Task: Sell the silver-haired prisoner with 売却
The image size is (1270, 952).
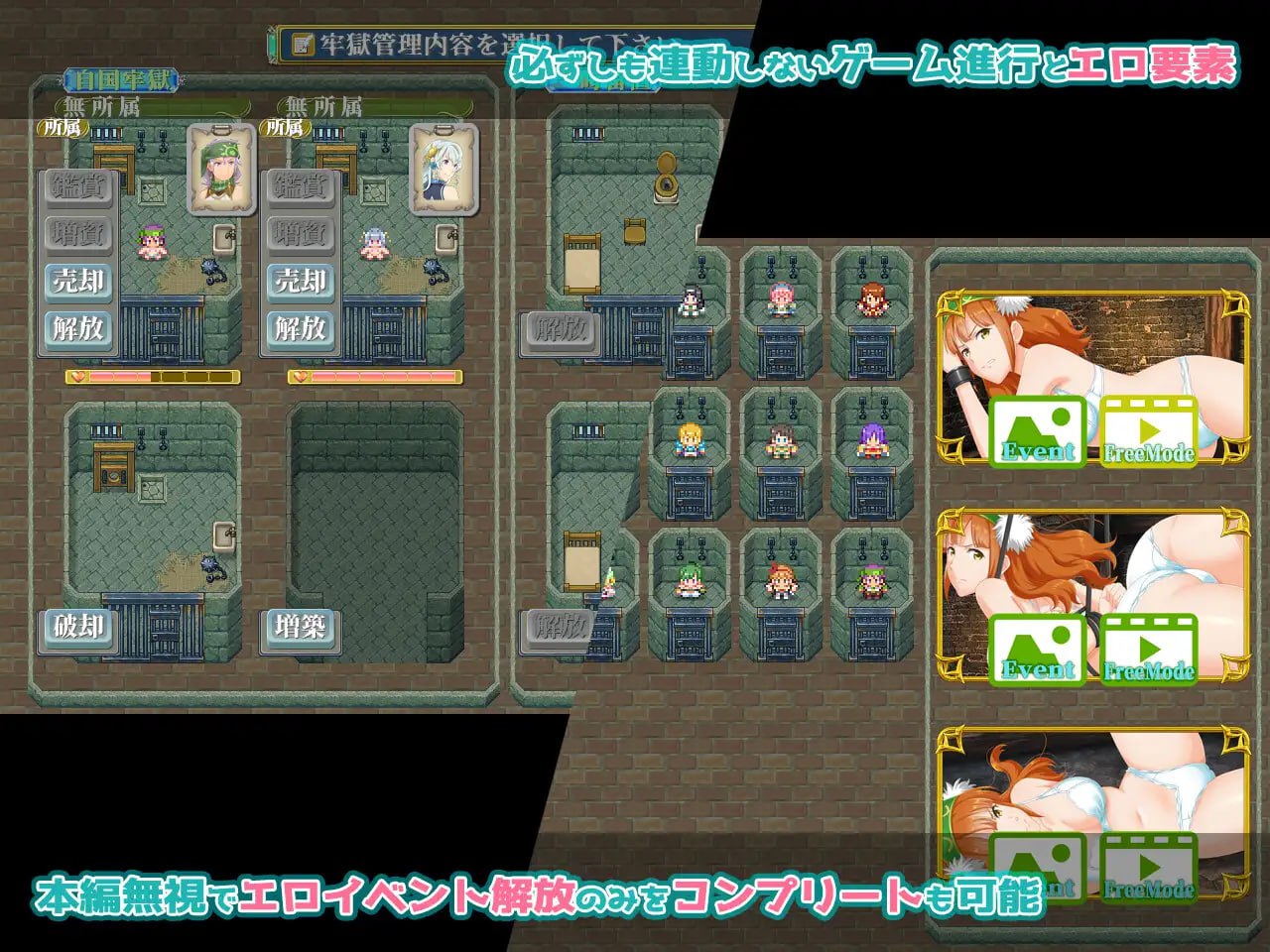Action: [301, 282]
